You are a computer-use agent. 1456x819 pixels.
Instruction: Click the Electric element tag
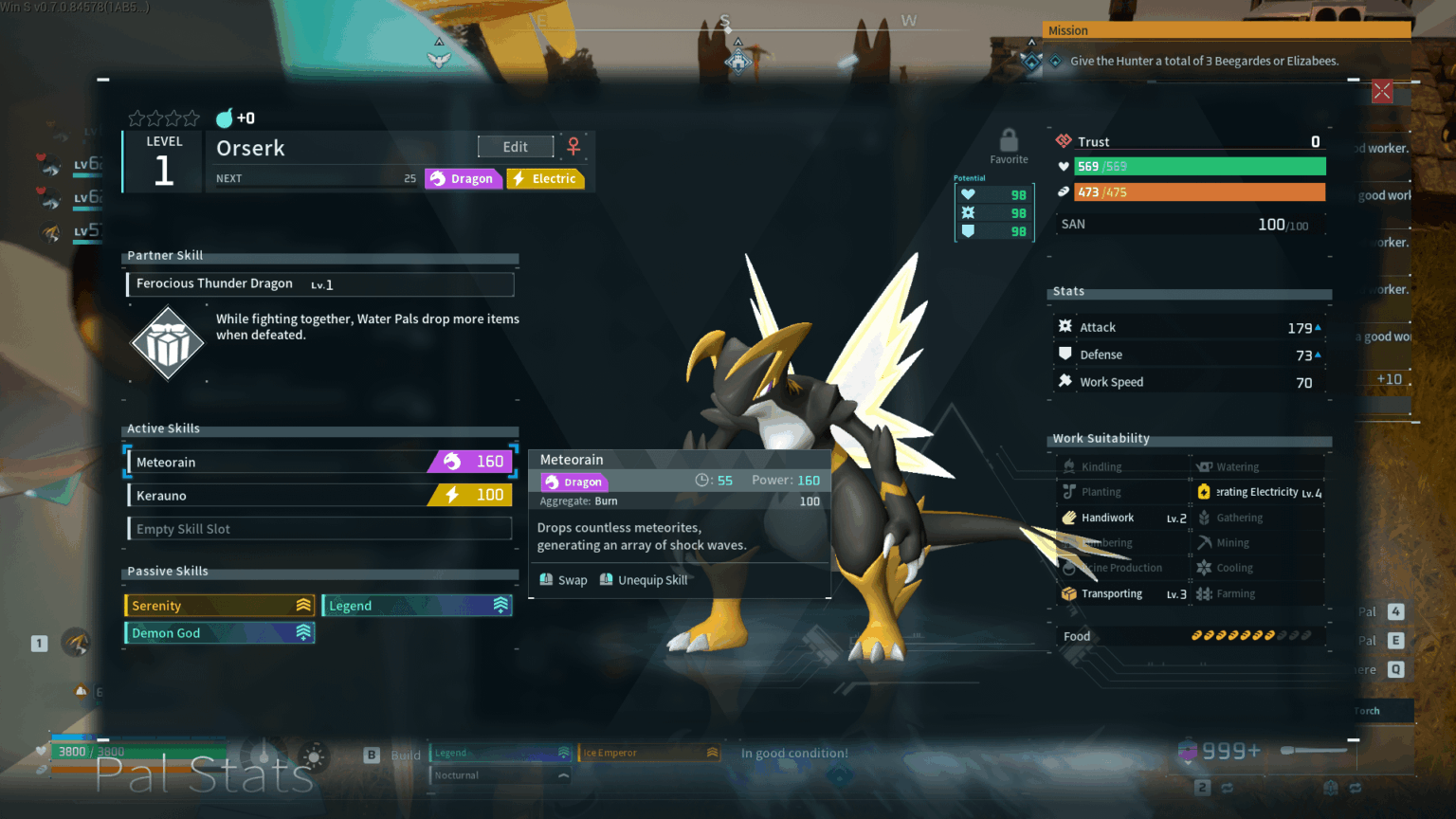(x=545, y=178)
